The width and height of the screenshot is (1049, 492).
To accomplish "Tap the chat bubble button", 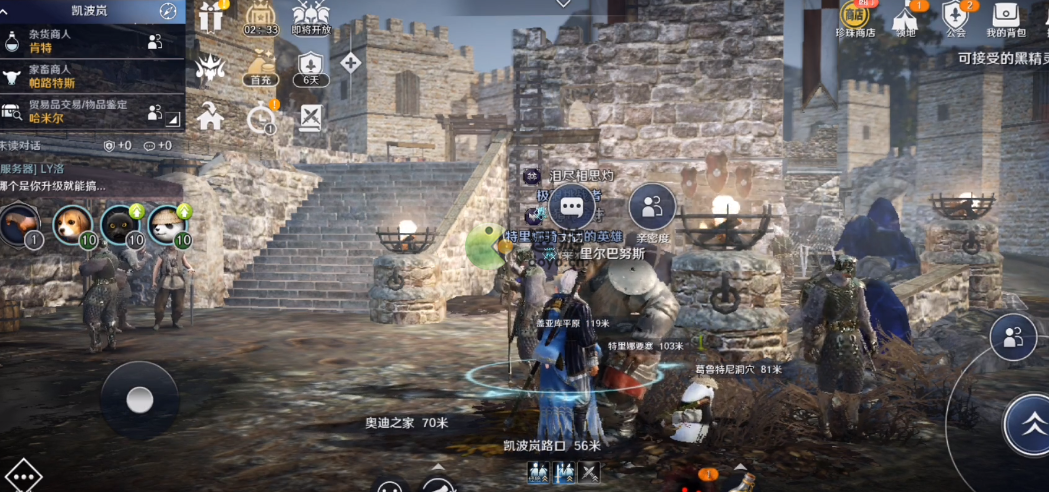I will click(572, 206).
